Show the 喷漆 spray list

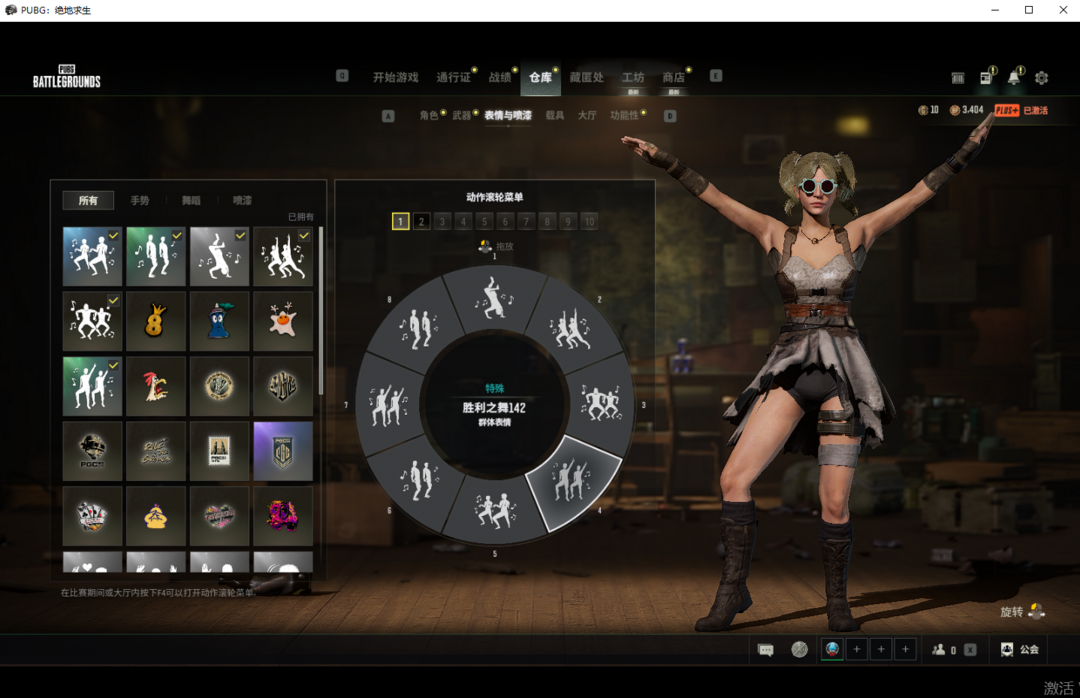[242, 201]
